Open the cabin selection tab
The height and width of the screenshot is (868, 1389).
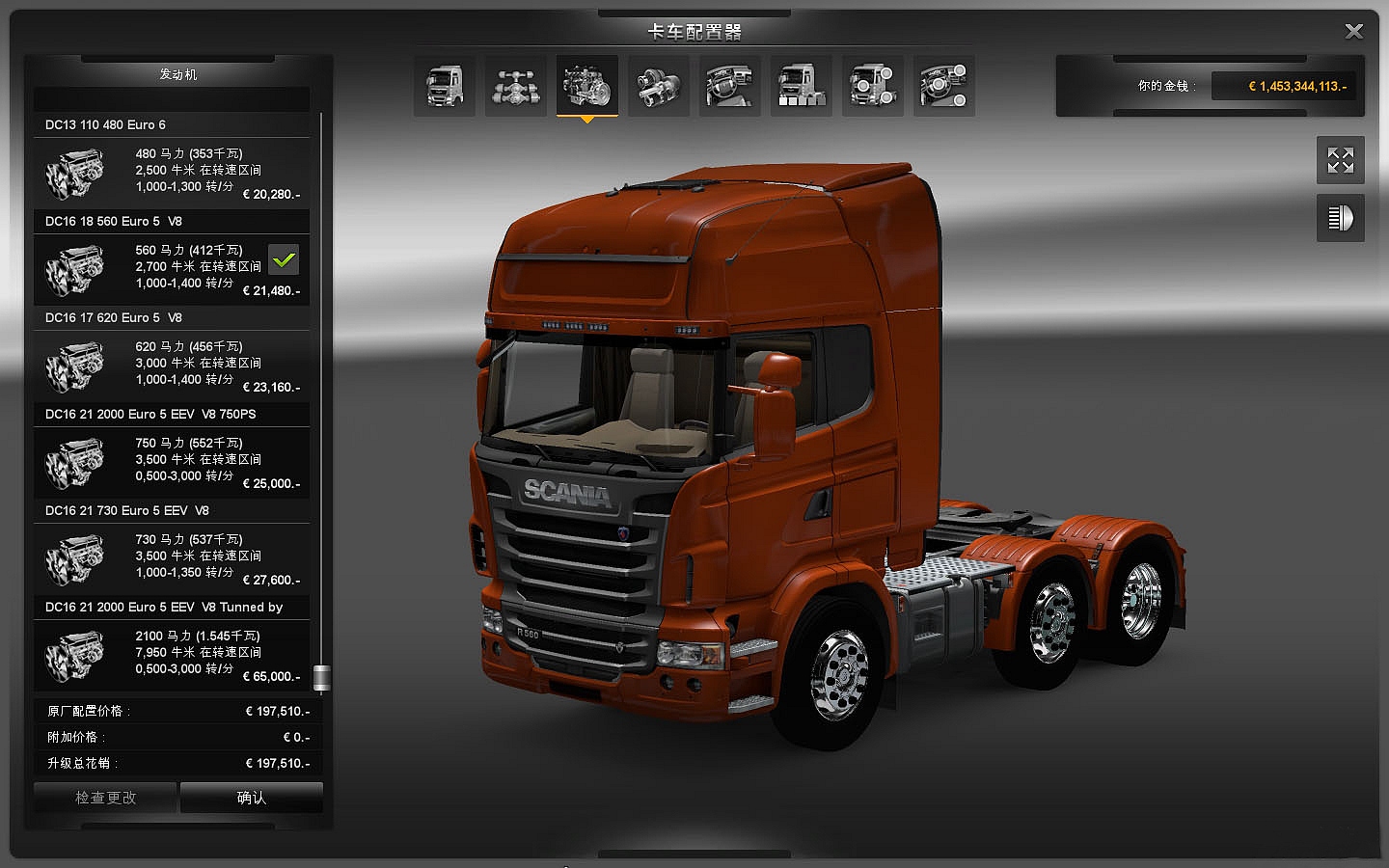[445, 86]
